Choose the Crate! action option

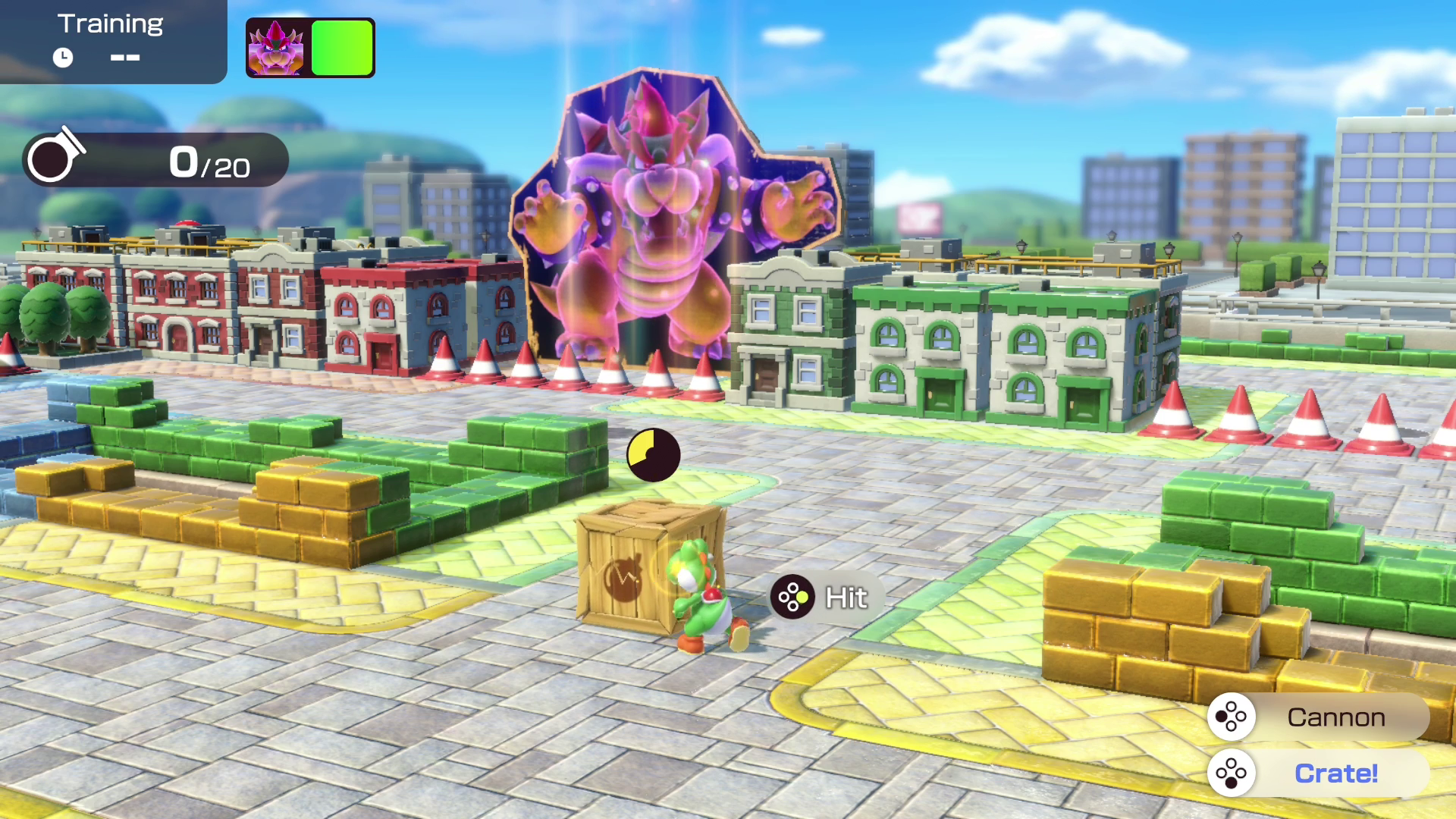pyautogui.click(x=1319, y=773)
